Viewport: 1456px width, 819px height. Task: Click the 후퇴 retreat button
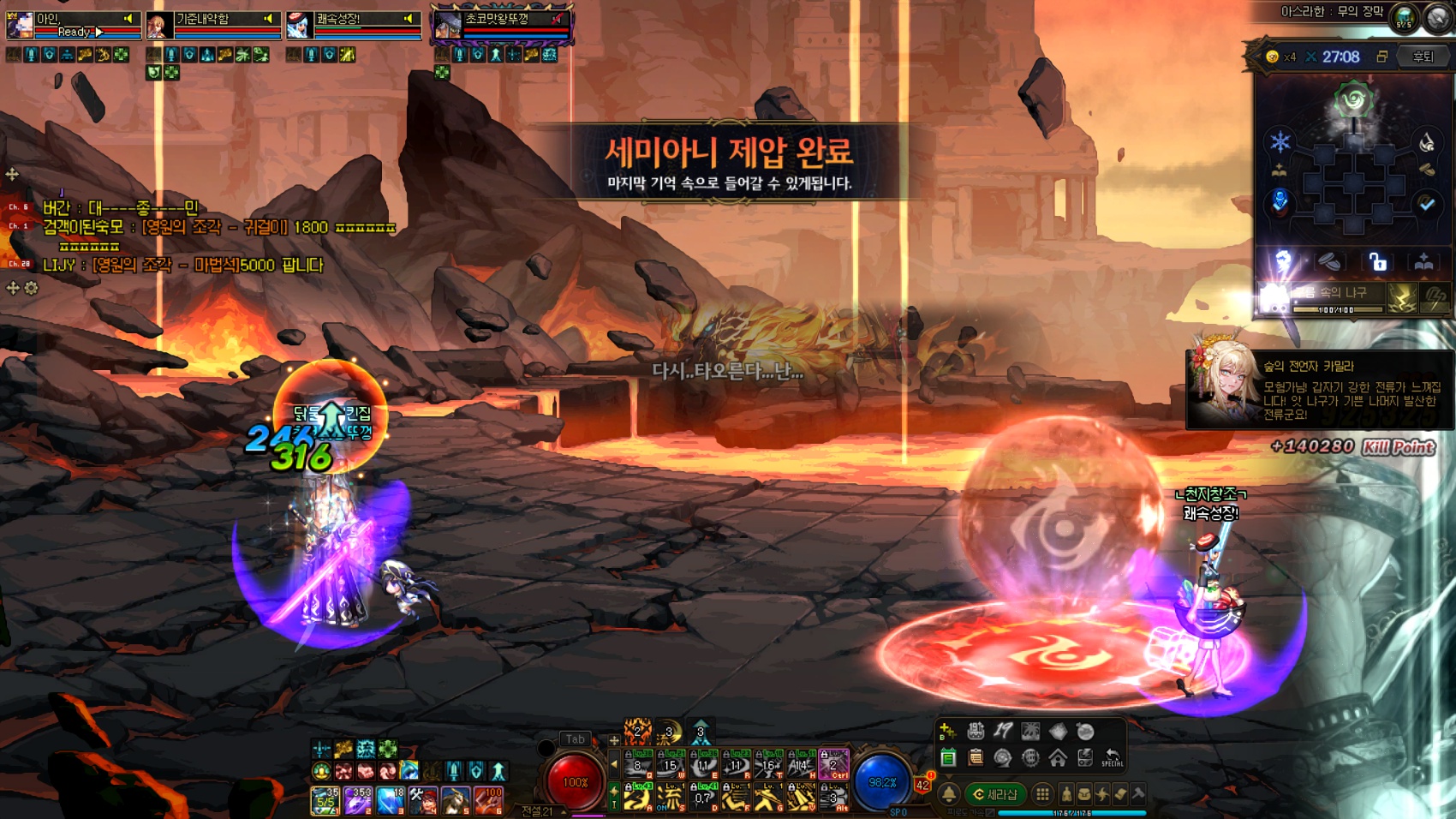coord(1423,57)
